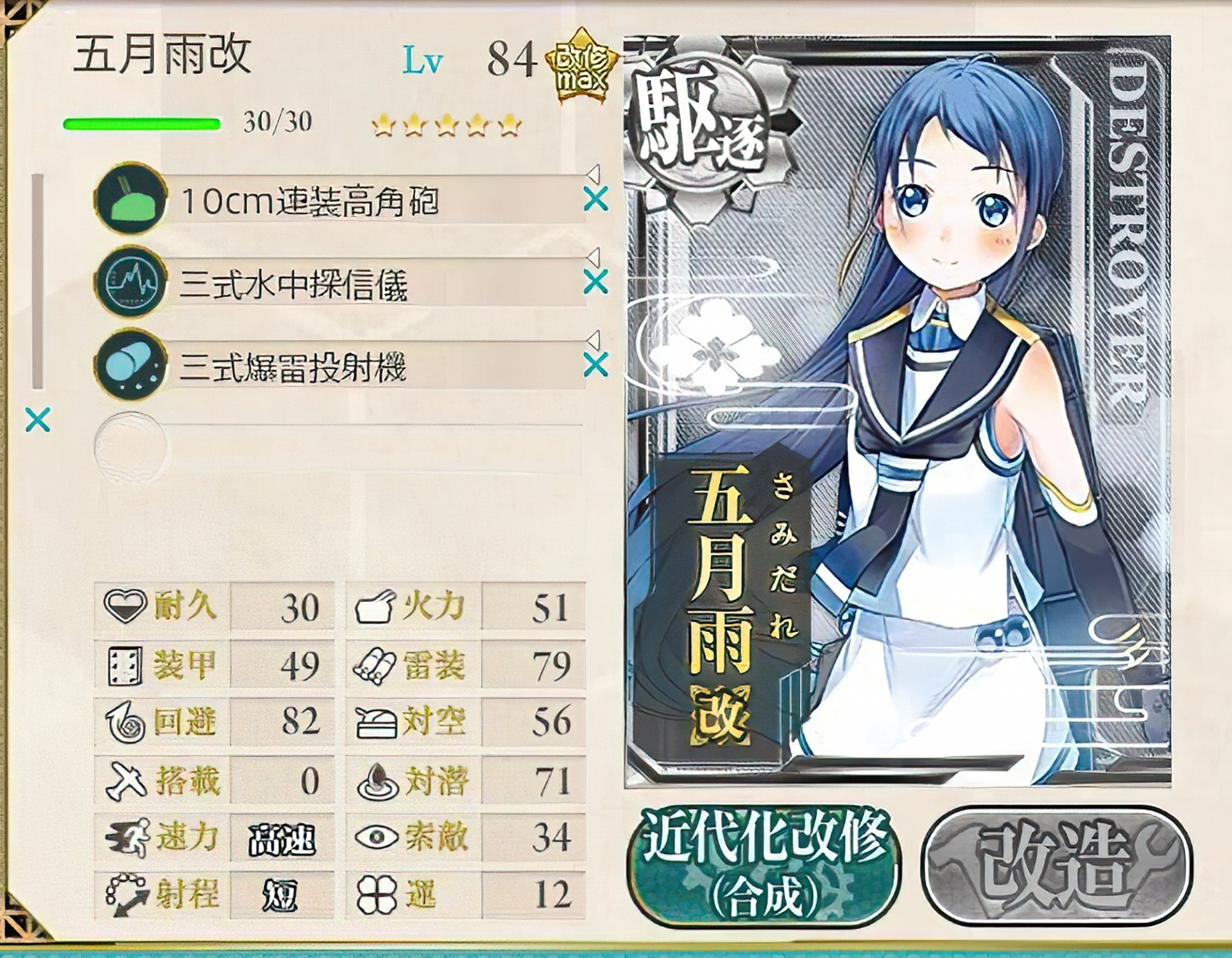This screenshot has width=1232, height=958.
Task: Click the 改修max star badge
Action: (584, 67)
